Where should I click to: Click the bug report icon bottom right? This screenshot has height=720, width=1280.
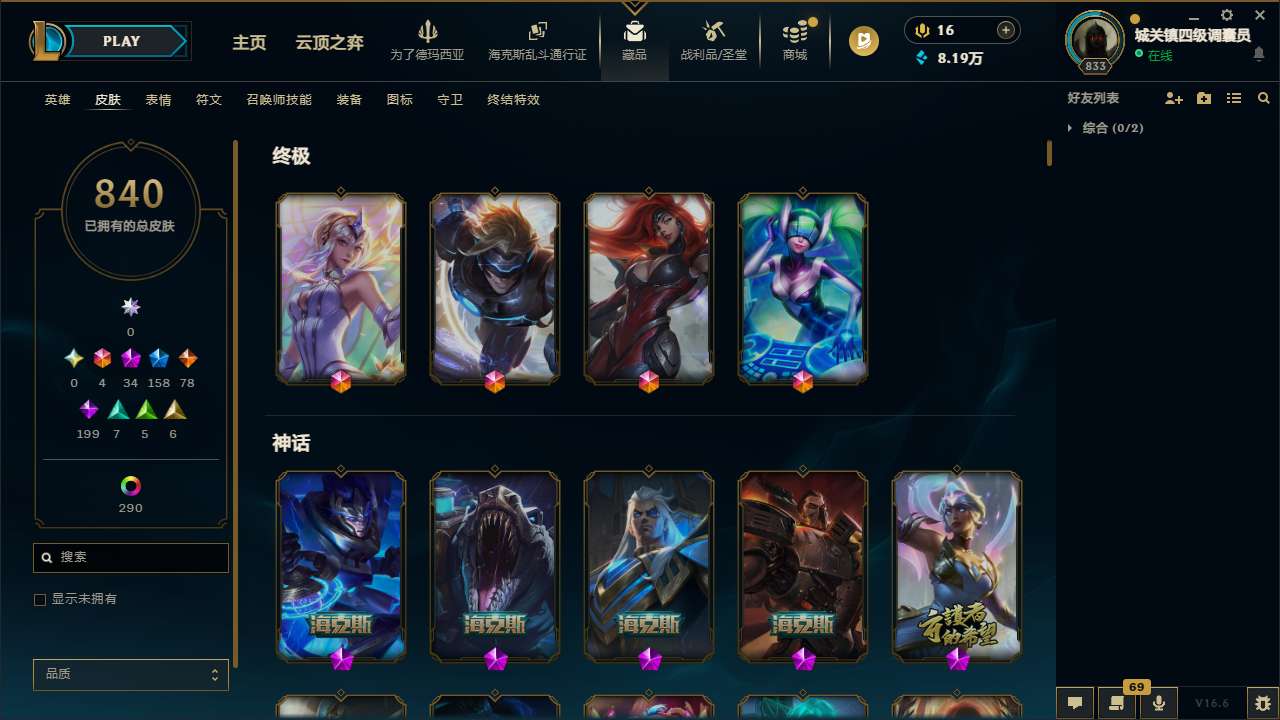(x=1263, y=702)
